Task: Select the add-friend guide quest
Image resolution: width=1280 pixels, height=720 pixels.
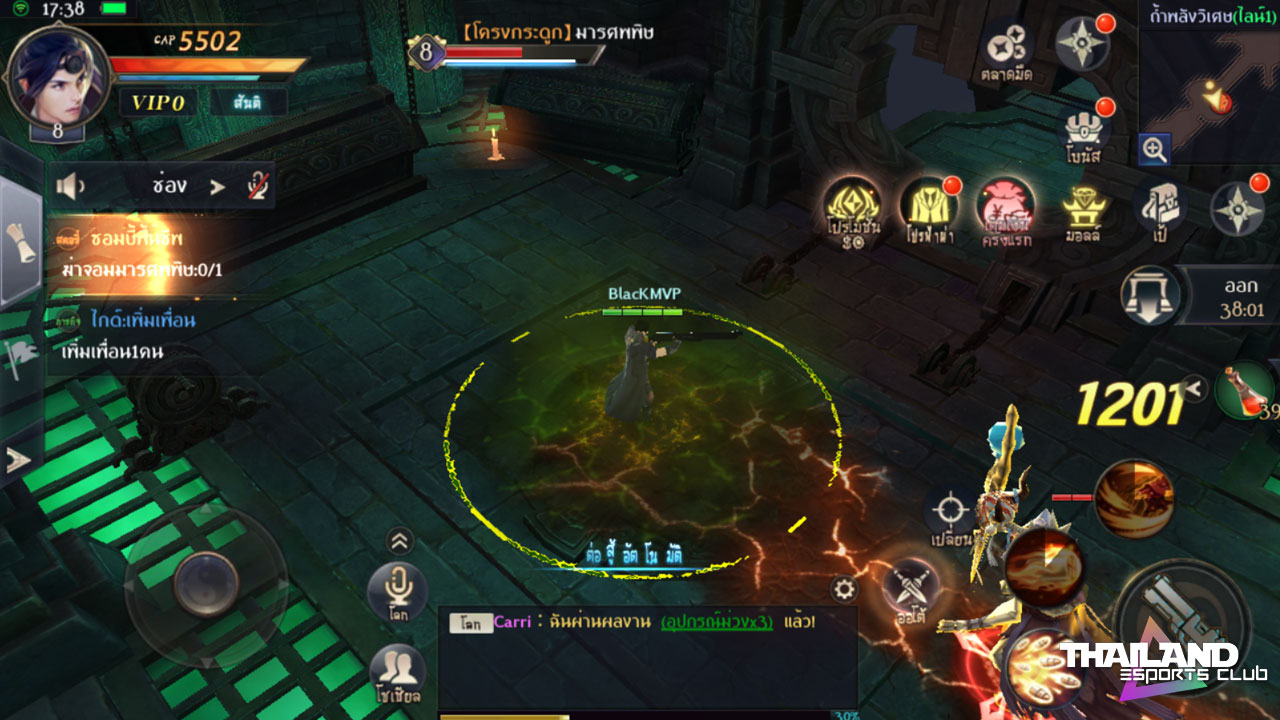Action: pyautogui.click(x=140, y=336)
